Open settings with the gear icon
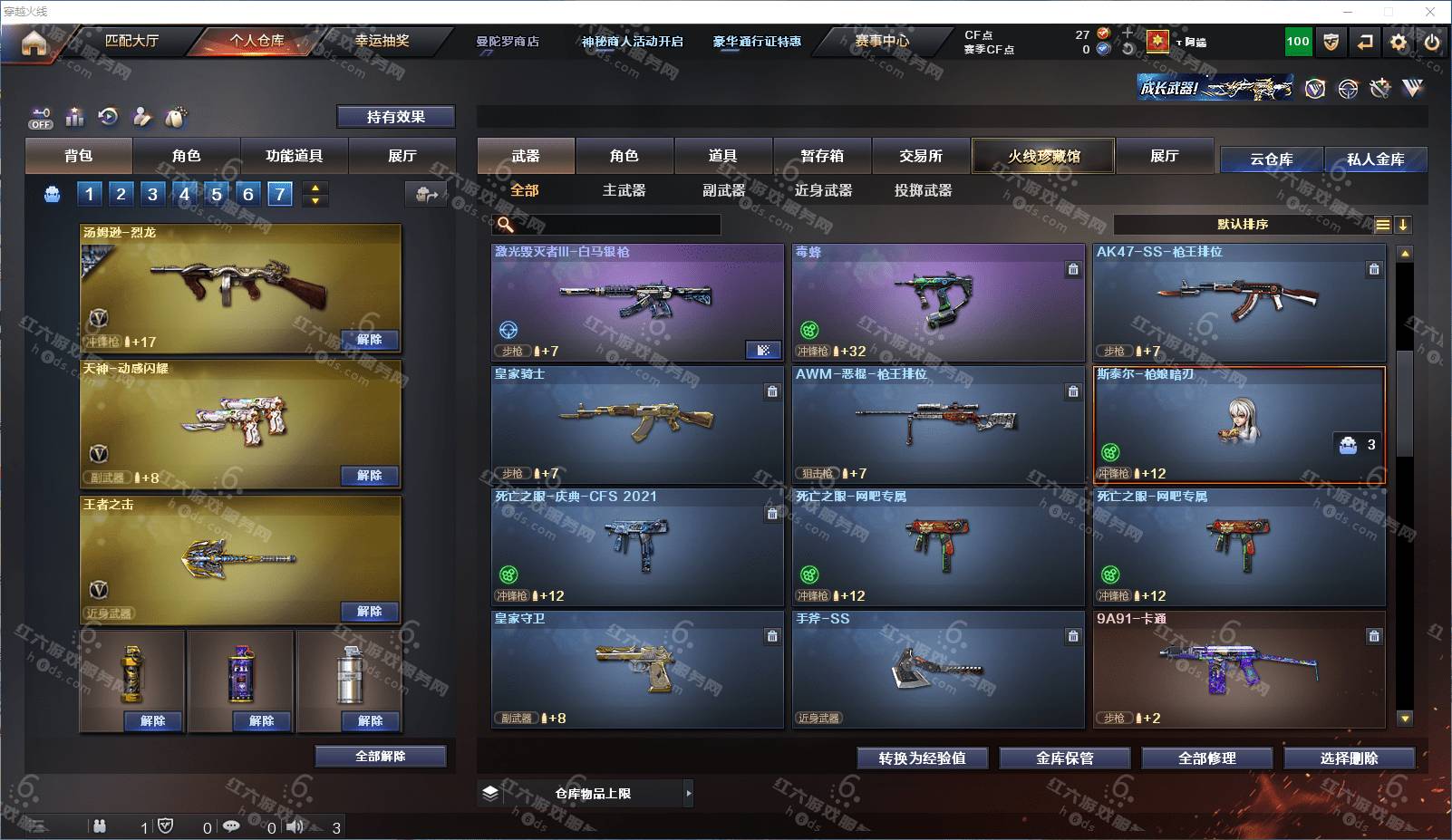 coord(1399,42)
